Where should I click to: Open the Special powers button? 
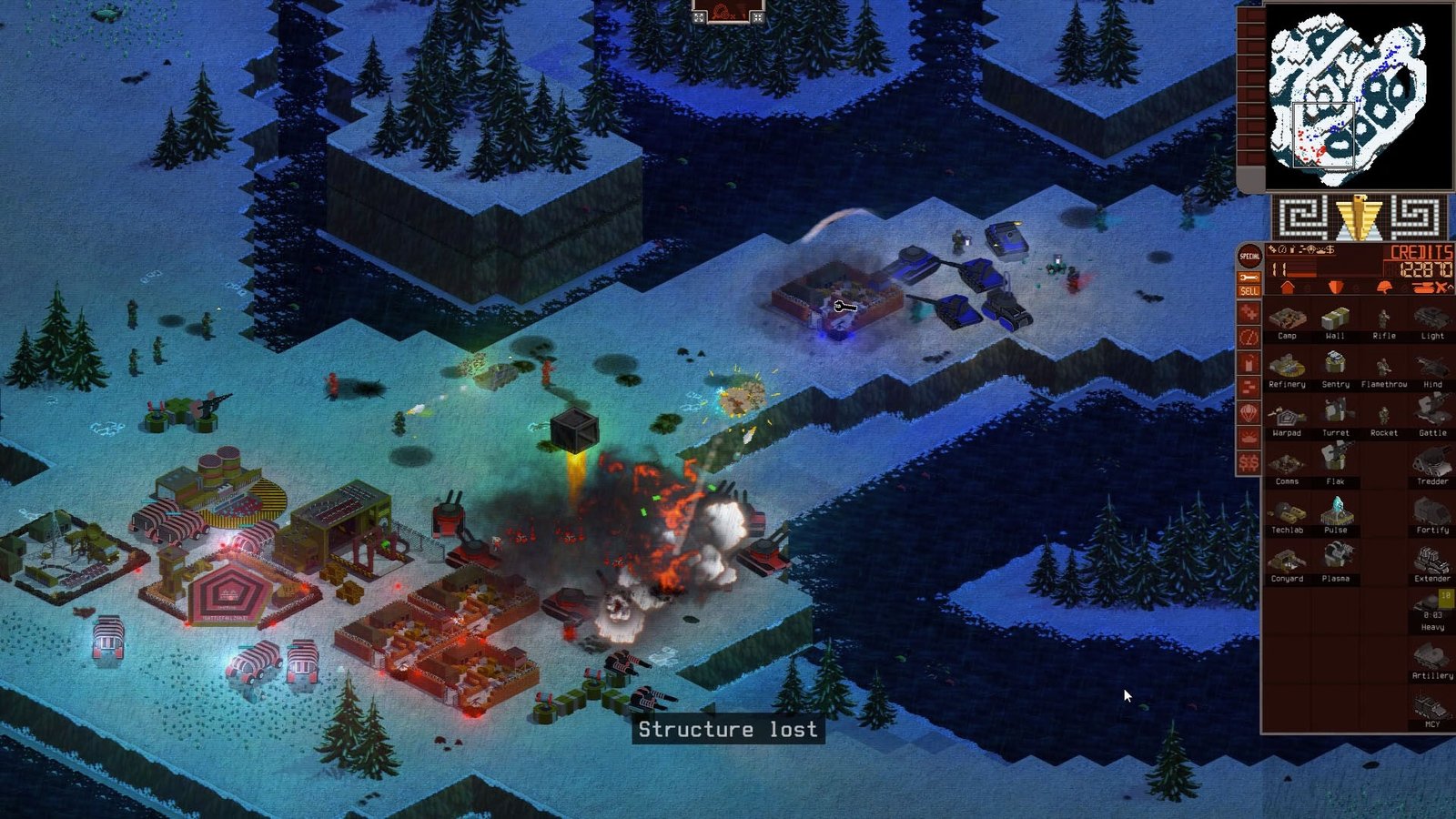click(1249, 257)
